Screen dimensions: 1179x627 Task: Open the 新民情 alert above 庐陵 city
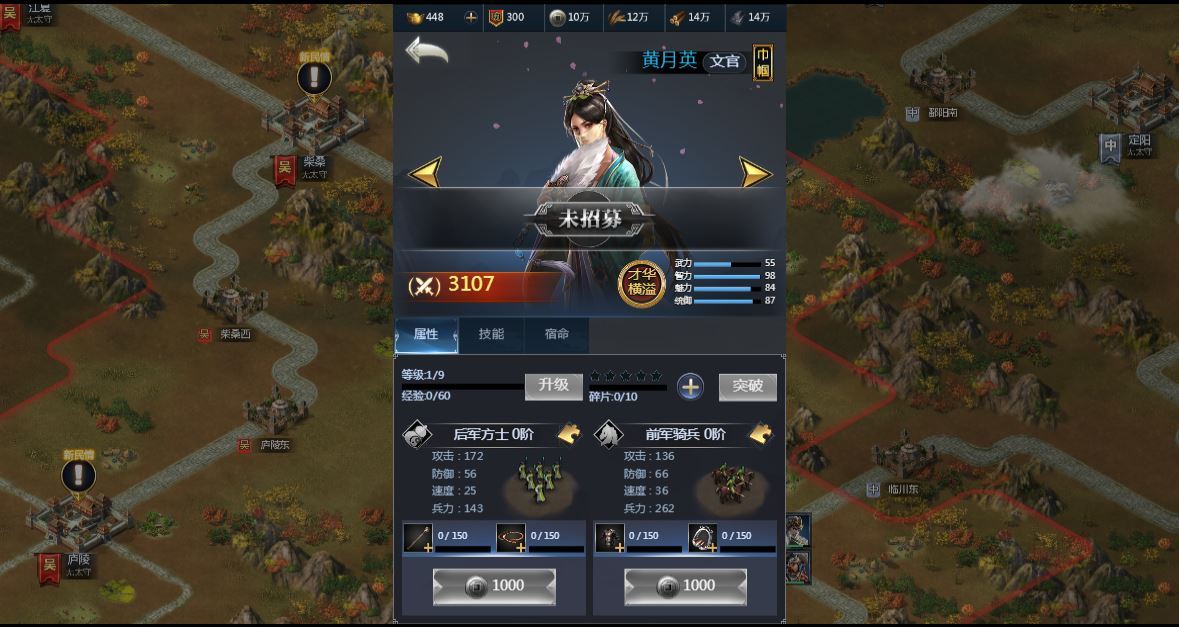[78, 474]
